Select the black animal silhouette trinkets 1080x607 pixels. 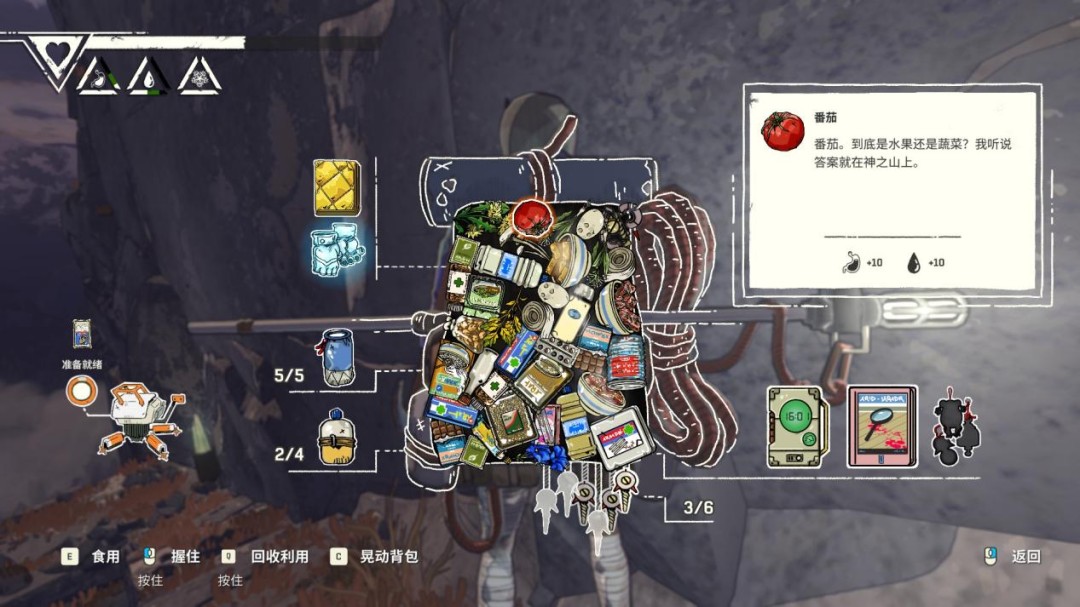click(x=955, y=430)
